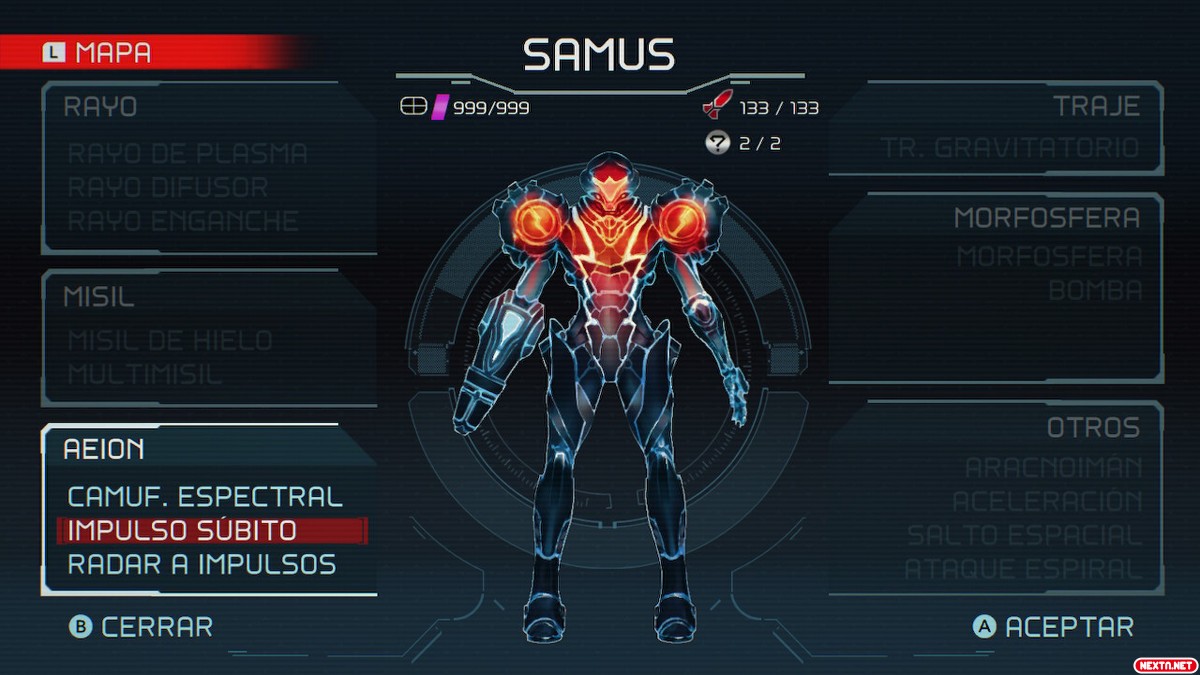Select Aracnoimán in Otros panel
The image size is (1200, 675).
tap(1053, 468)
